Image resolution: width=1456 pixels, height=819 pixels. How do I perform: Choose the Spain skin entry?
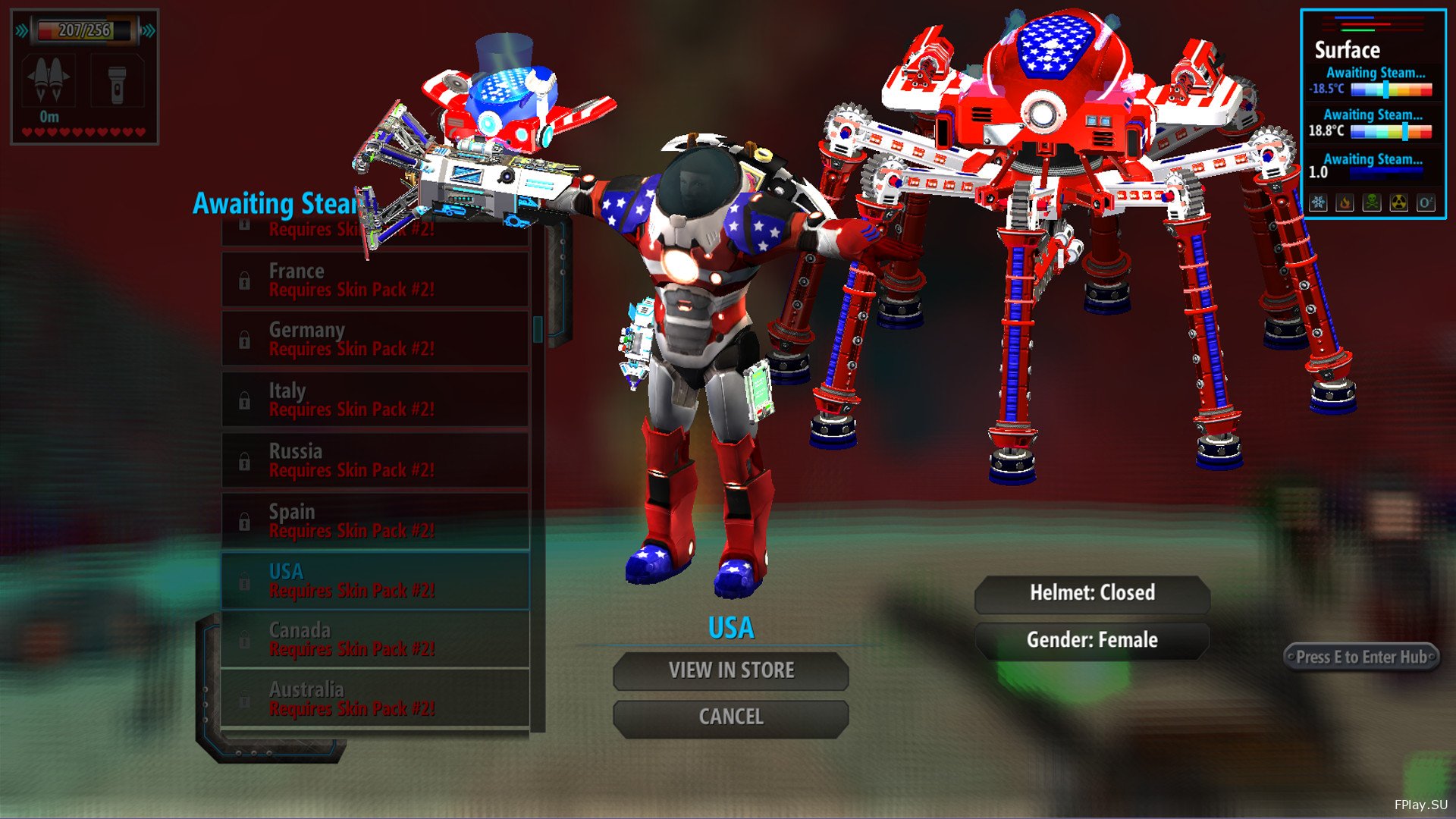375,521
